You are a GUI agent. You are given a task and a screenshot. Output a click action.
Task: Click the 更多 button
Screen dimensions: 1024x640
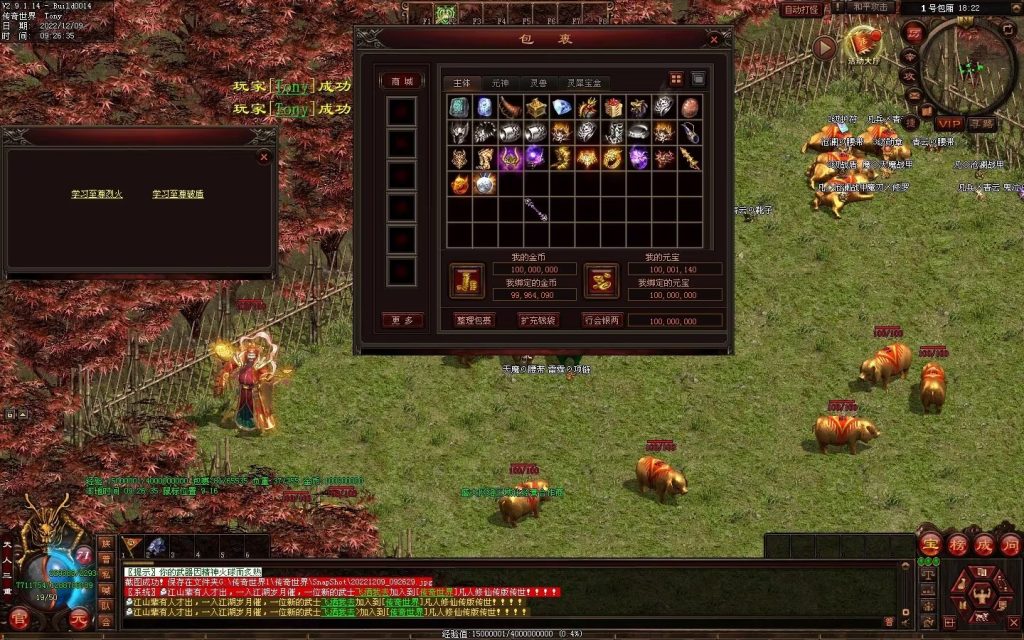coord(401,320)
